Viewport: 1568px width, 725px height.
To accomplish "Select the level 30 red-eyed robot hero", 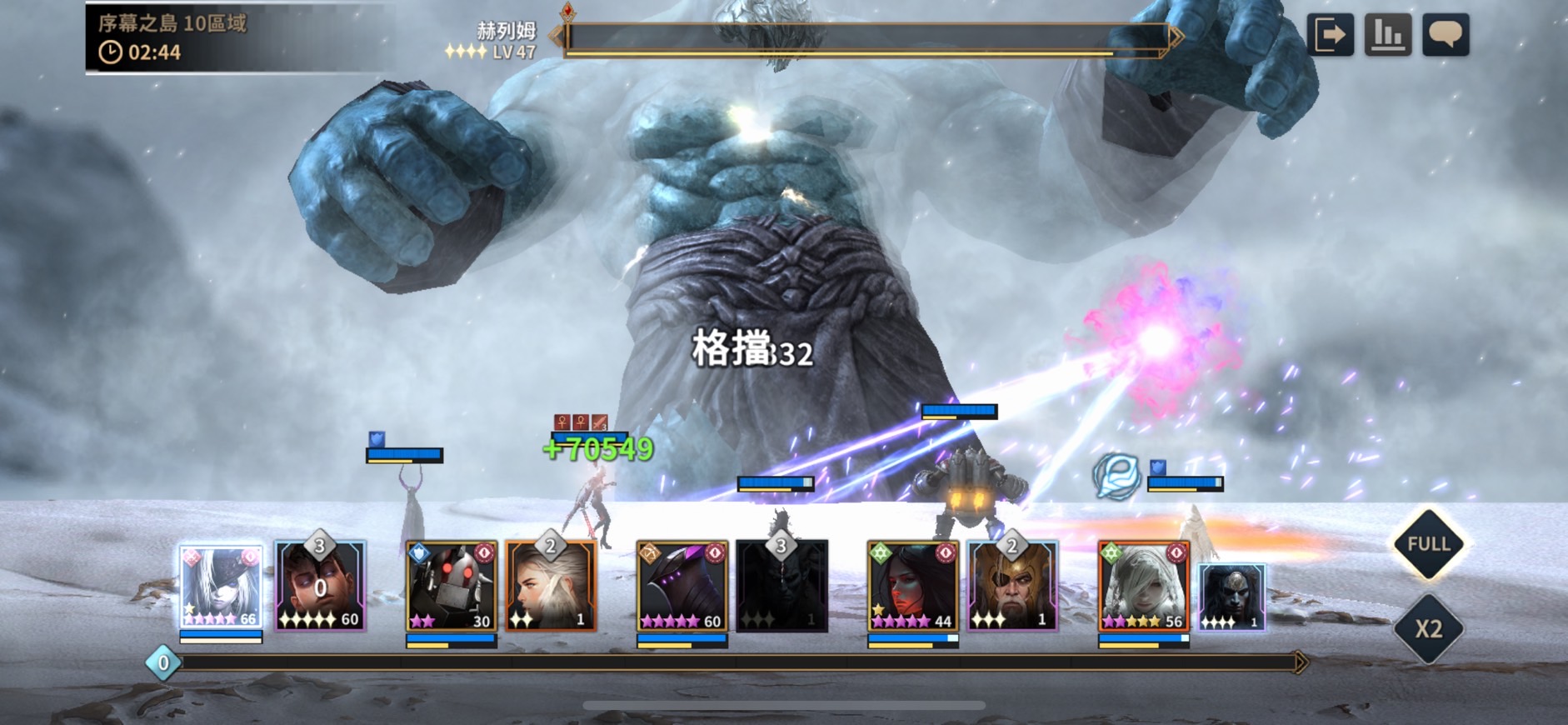I will click(x=451, y=587).
